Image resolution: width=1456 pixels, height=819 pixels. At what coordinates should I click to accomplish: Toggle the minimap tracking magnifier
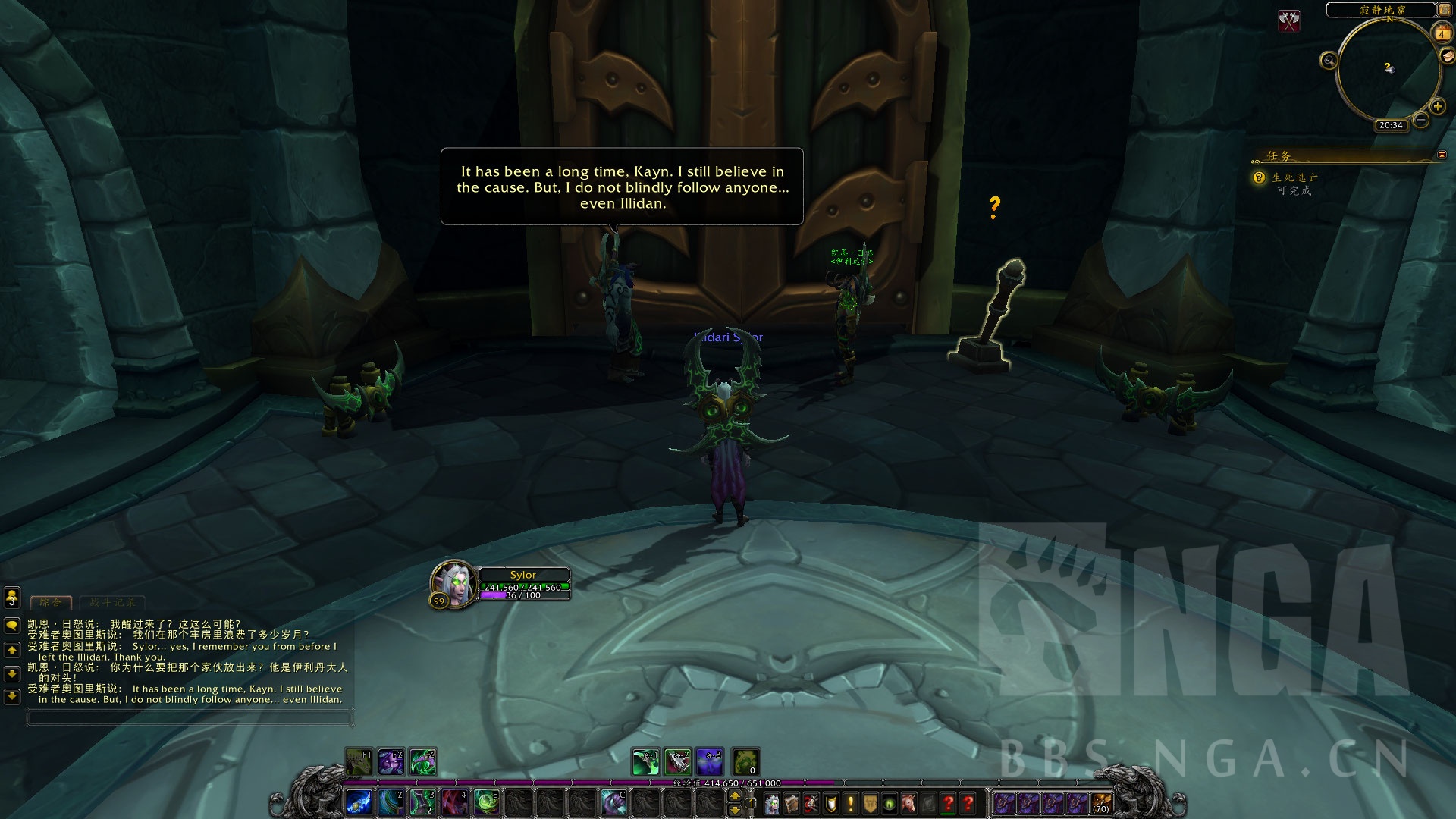(x=1329, y=61)
